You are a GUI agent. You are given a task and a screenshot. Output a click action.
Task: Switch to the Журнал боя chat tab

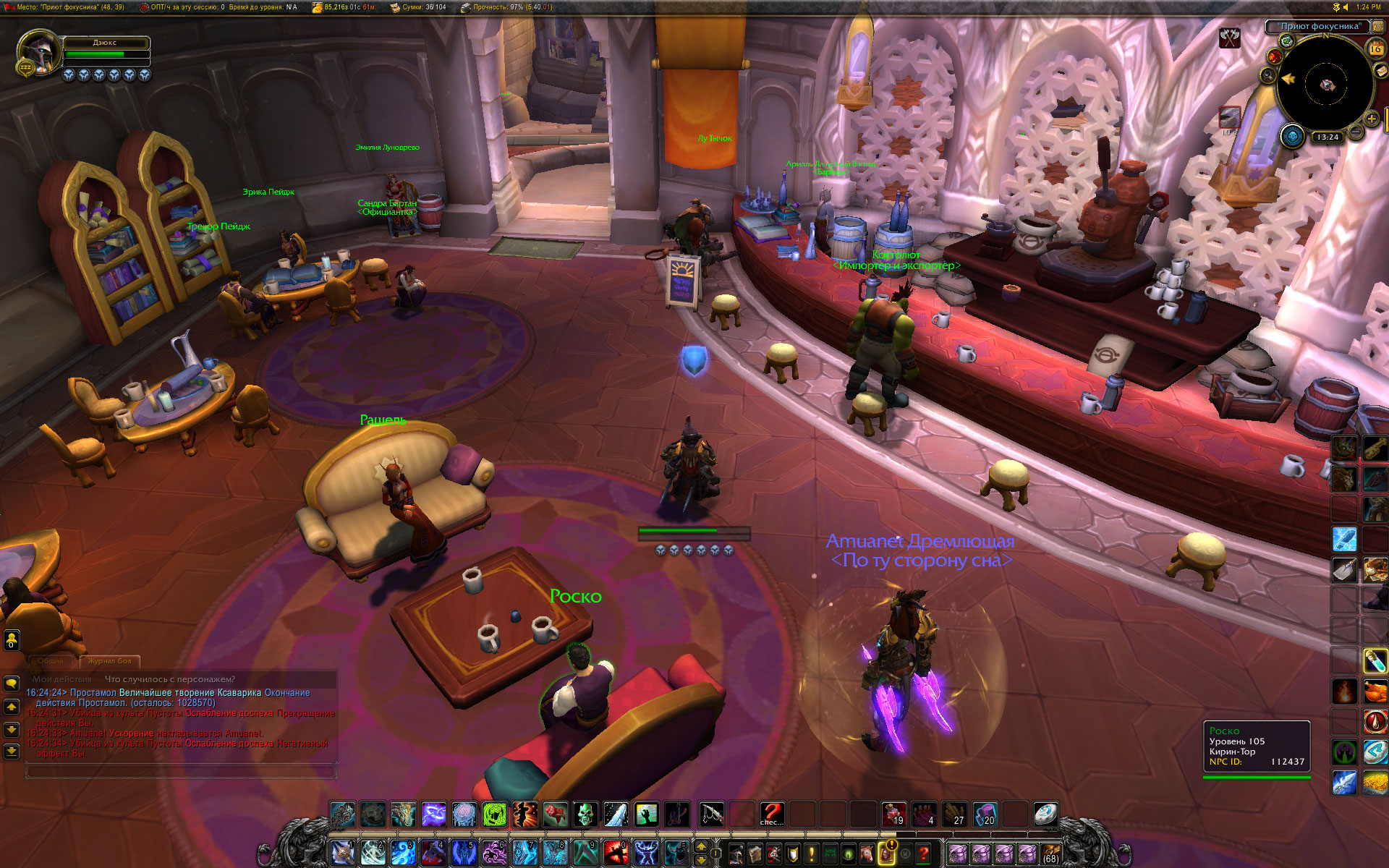tap(110, 661)
